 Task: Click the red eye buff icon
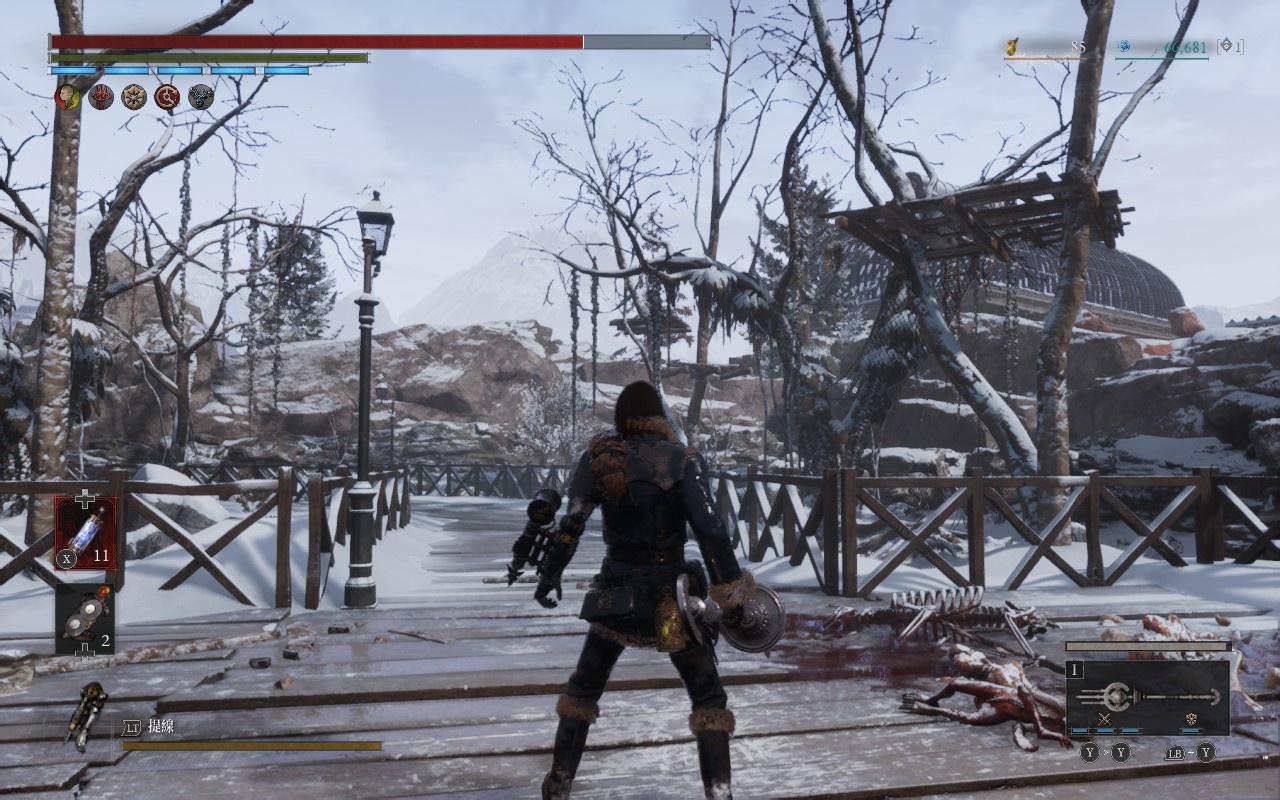101,97
